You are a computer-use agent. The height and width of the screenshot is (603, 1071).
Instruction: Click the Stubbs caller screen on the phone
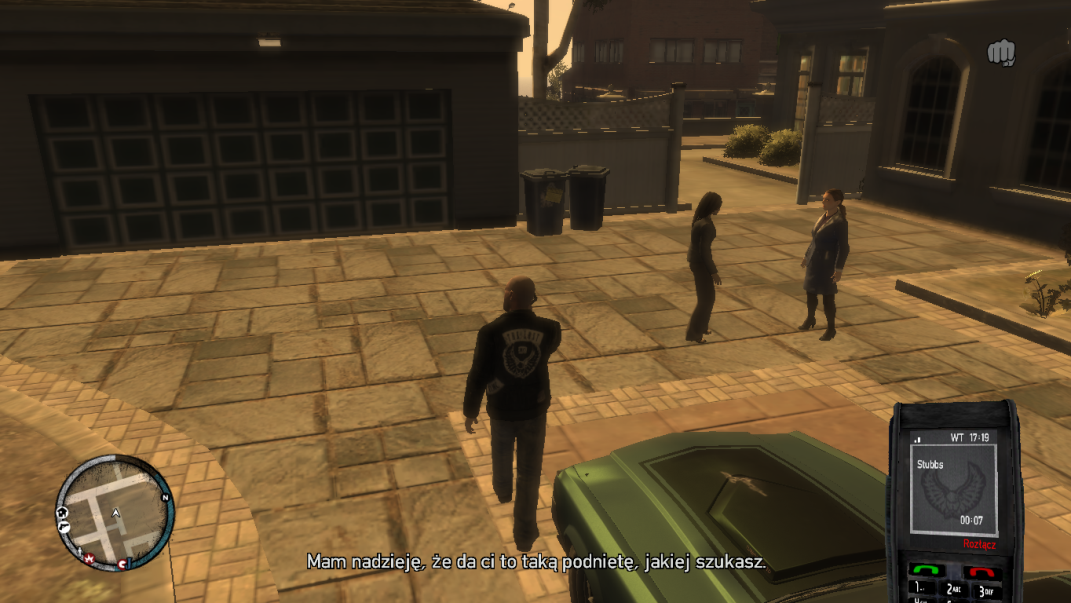[953, 487]
